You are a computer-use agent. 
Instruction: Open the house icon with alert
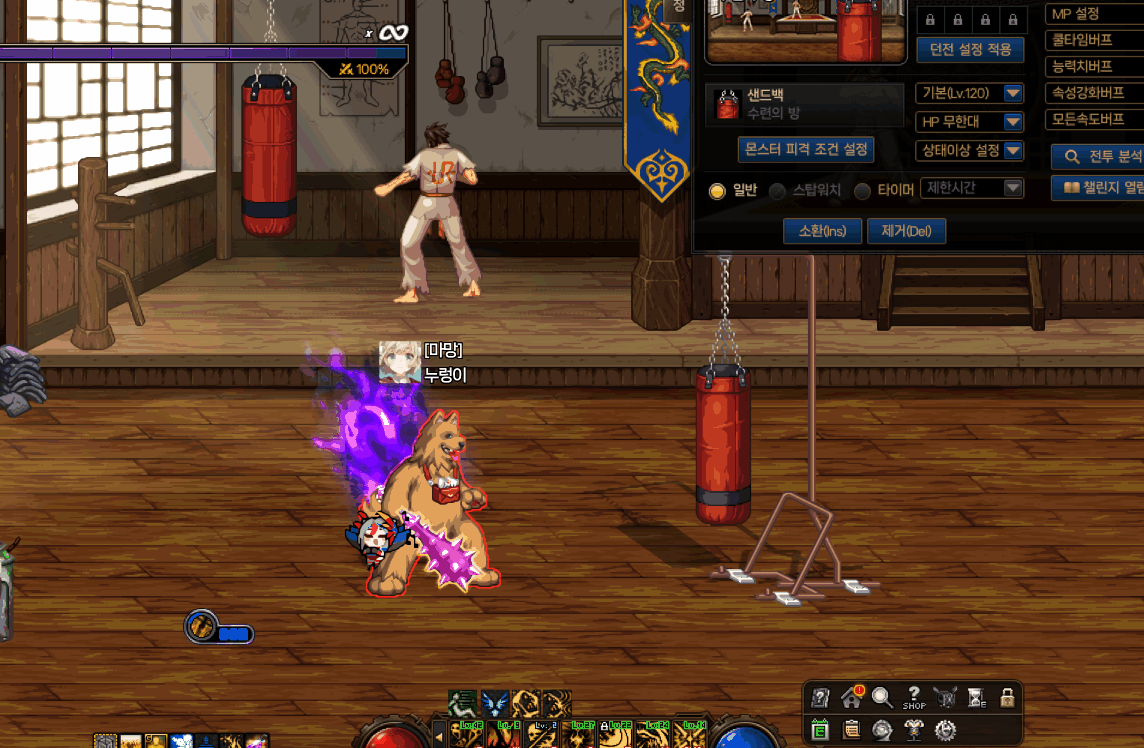tap(851, 698)
